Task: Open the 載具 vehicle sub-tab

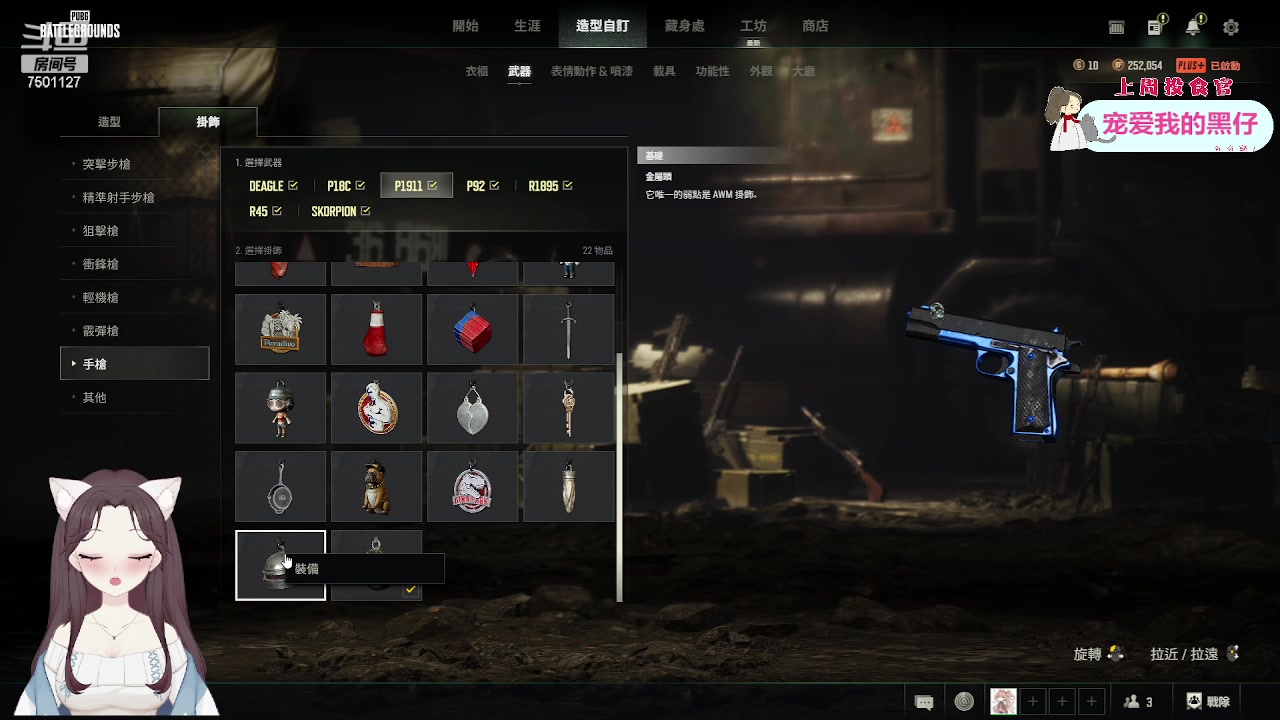Action: coord(664,72)
